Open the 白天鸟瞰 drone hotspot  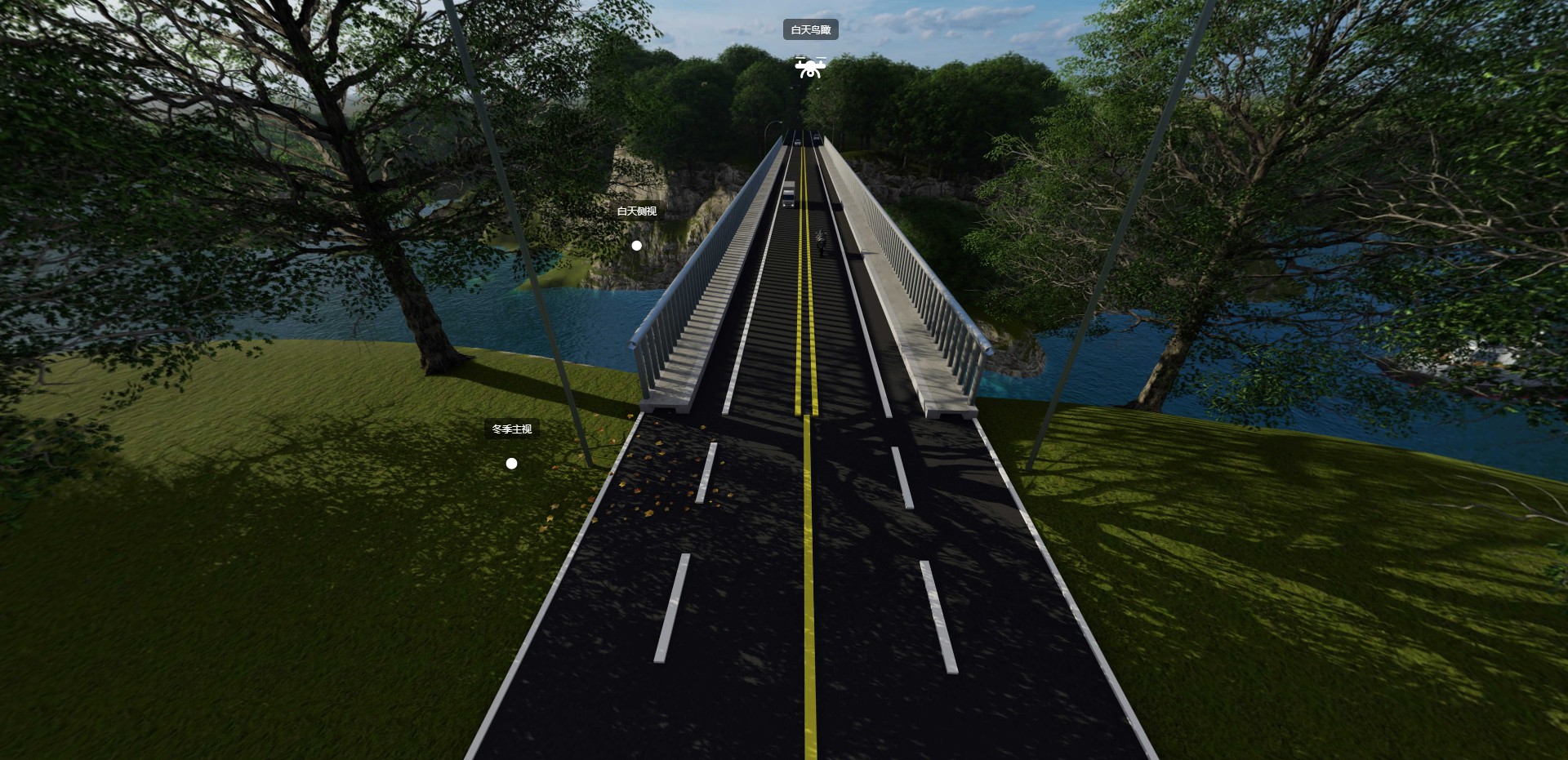pyautogui.click(x=810, y=68)
